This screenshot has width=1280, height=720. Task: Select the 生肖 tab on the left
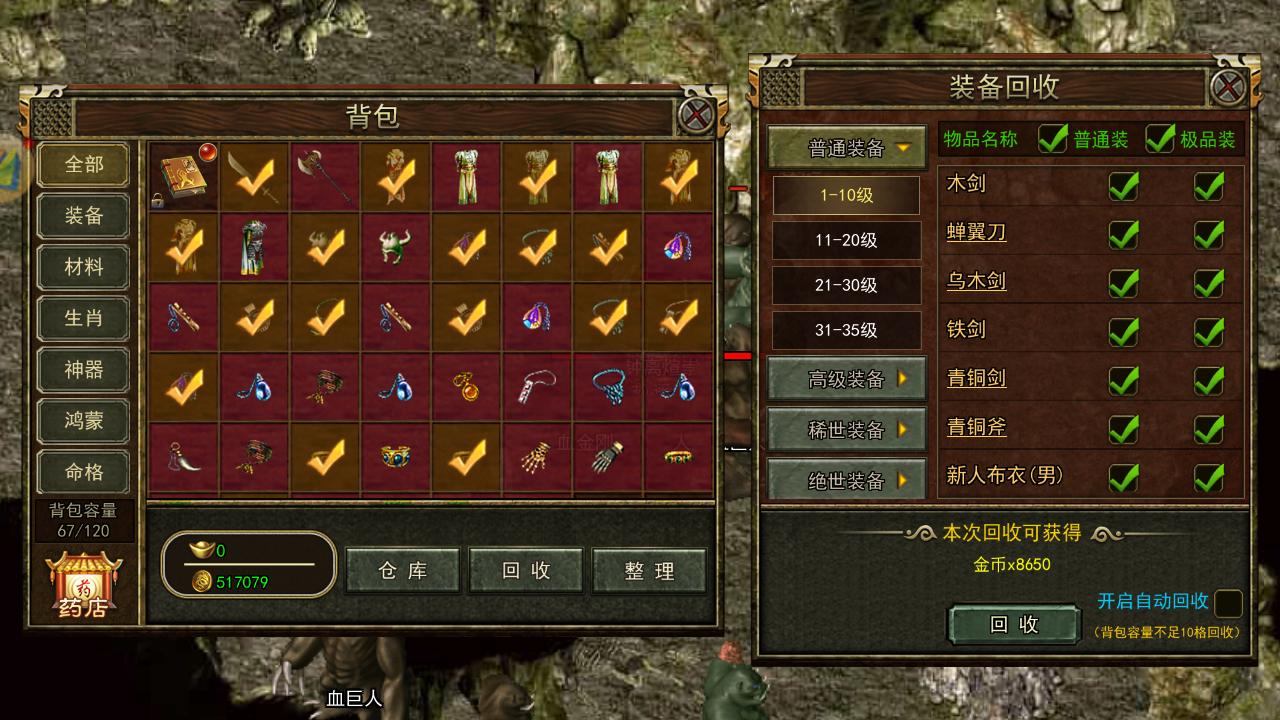click(83, 318)
